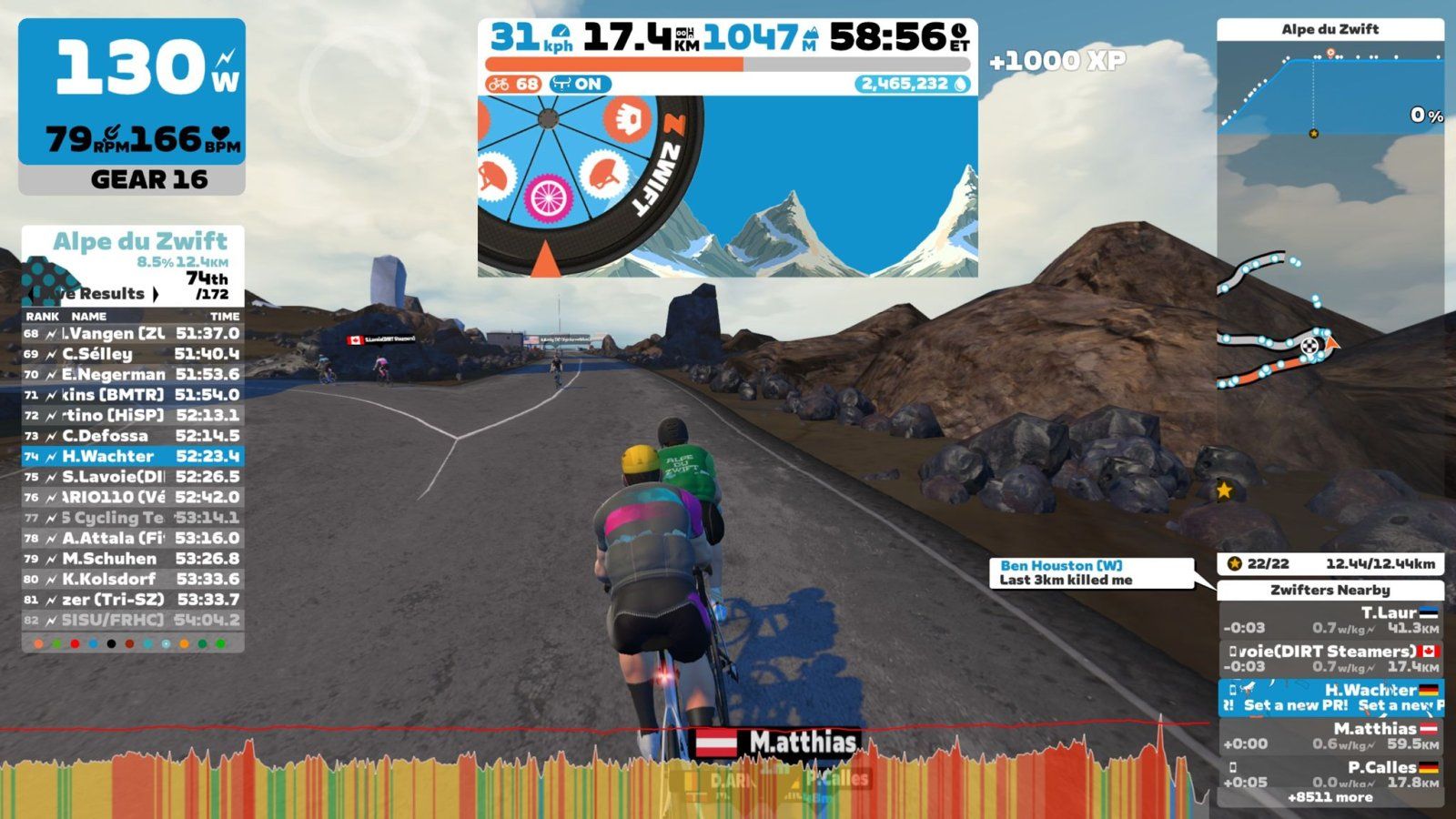Select the GEAR 16 indicator
1456x819 pixels.
132,180
